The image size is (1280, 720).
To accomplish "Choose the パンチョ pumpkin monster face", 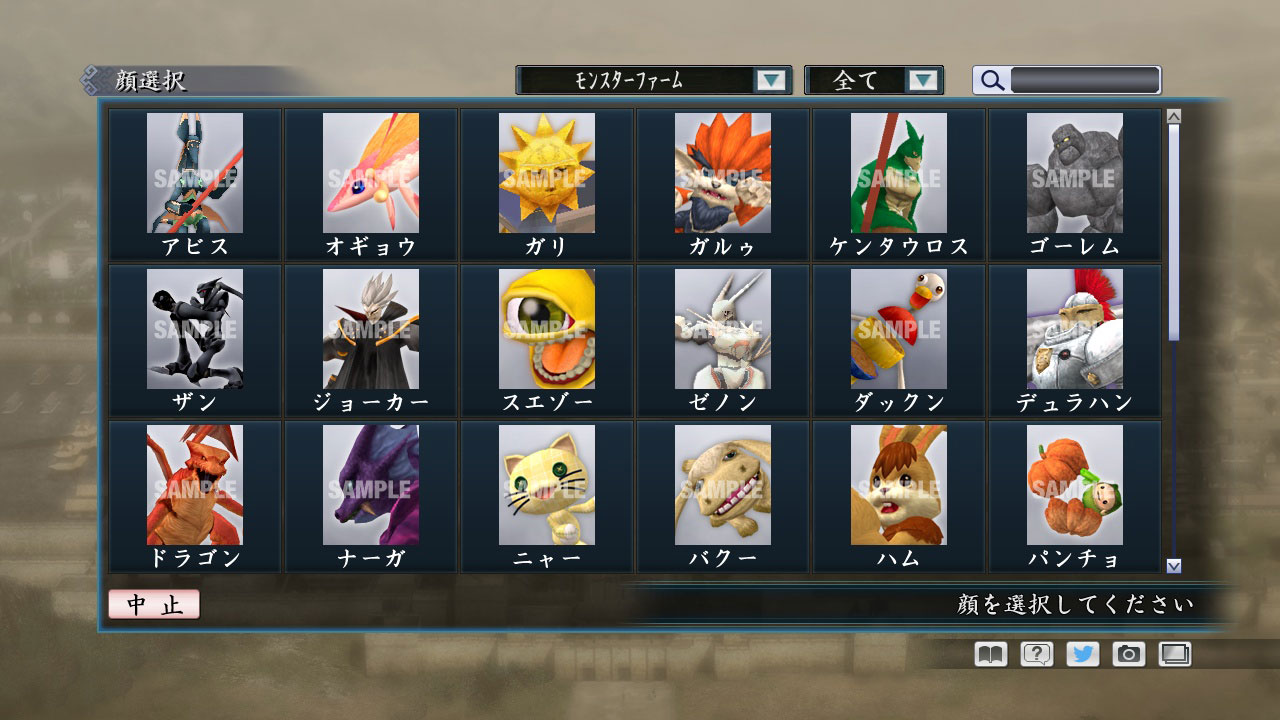I will tap(1074, 485).
